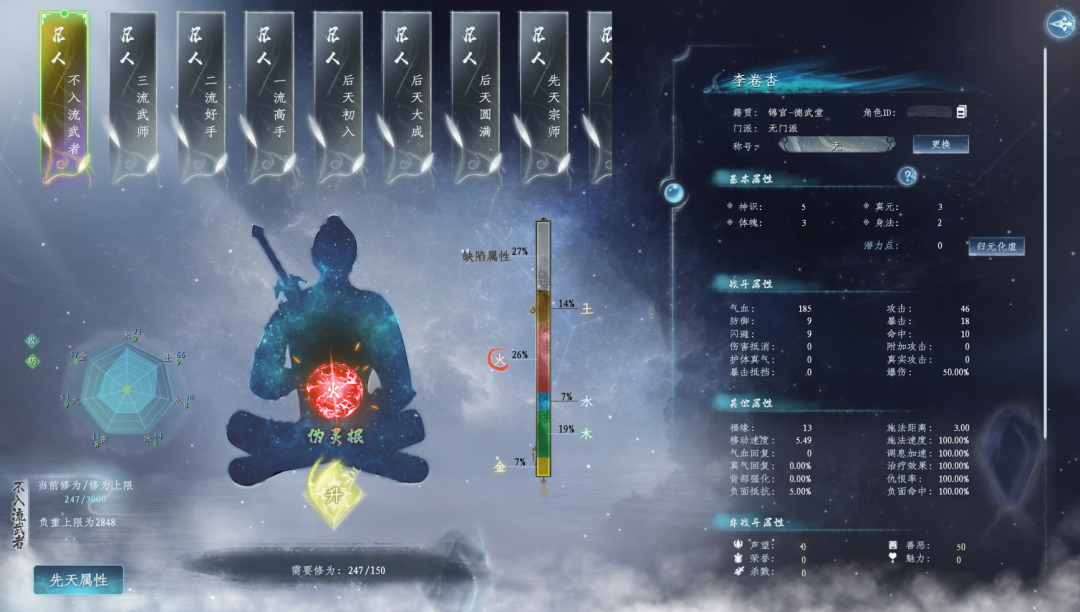This screenshot has width=1080, height=612.
Task: Open the 先天属性 panel
Action: click(x=79, y=580)
